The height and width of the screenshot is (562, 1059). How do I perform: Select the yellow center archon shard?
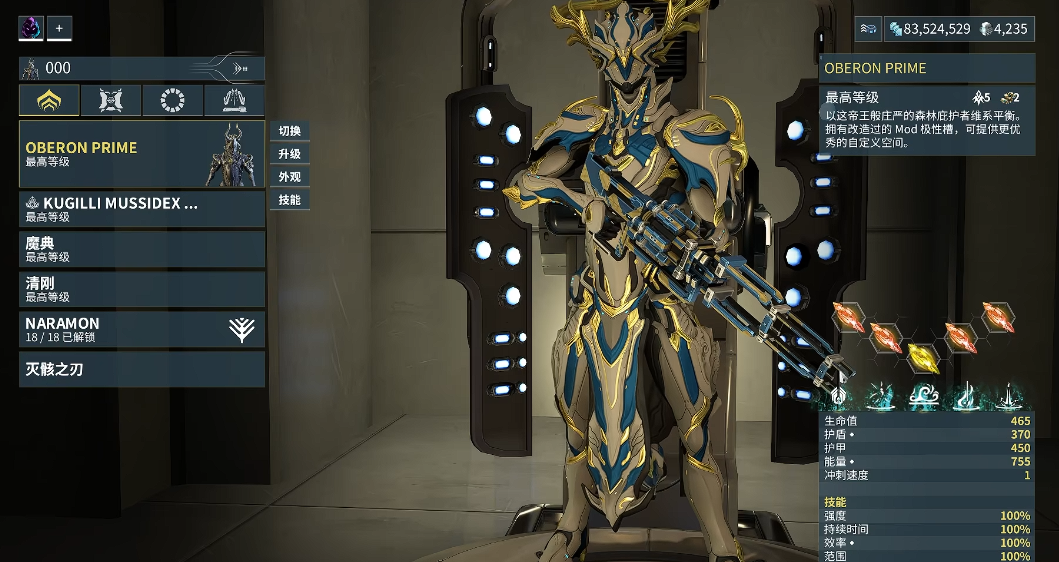pos(920,356)
